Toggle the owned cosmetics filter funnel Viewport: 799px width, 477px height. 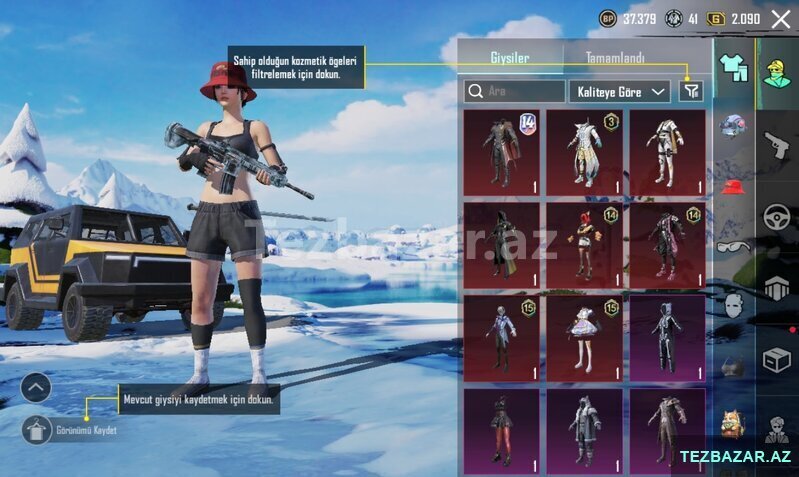(x=690, y=91)
